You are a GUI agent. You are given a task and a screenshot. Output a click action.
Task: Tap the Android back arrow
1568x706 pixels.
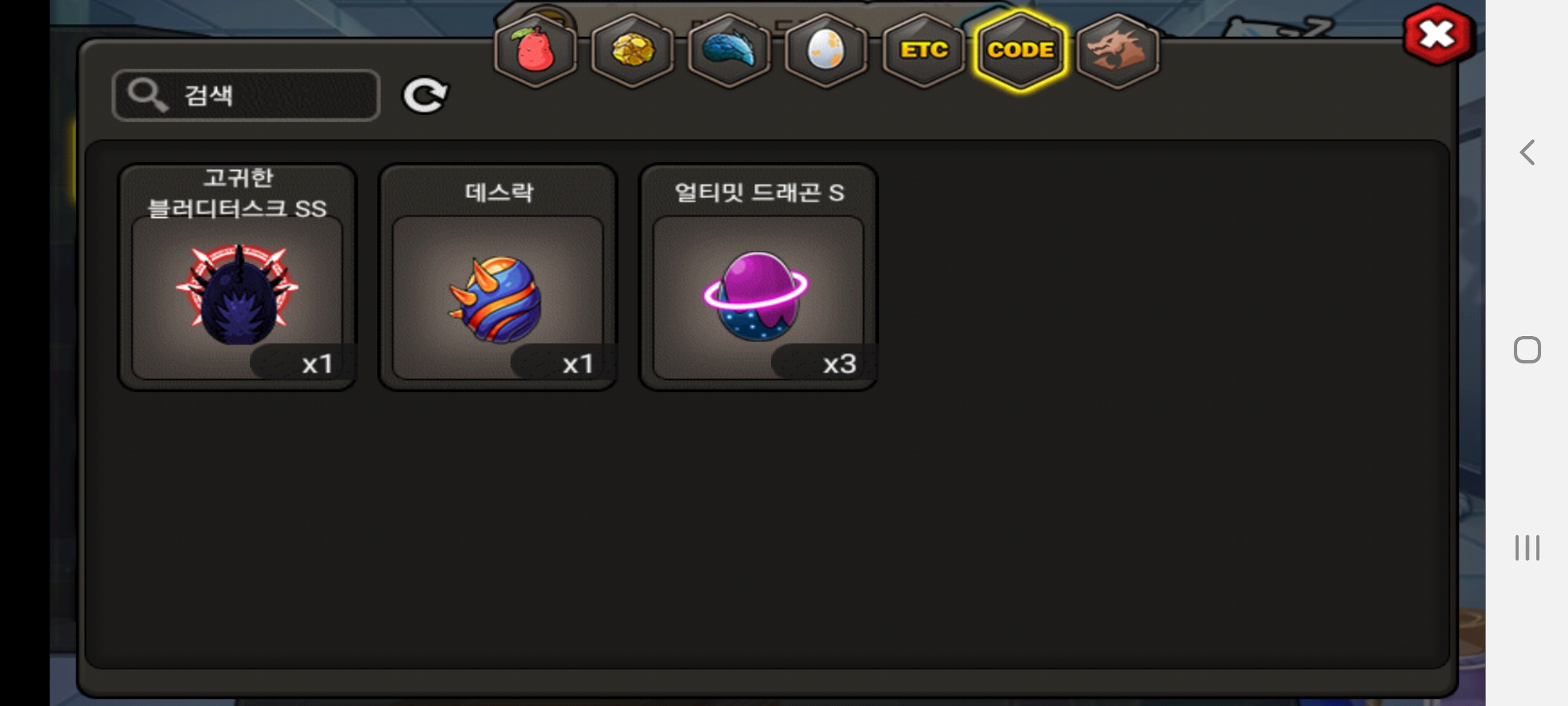tap(1527, 153)
